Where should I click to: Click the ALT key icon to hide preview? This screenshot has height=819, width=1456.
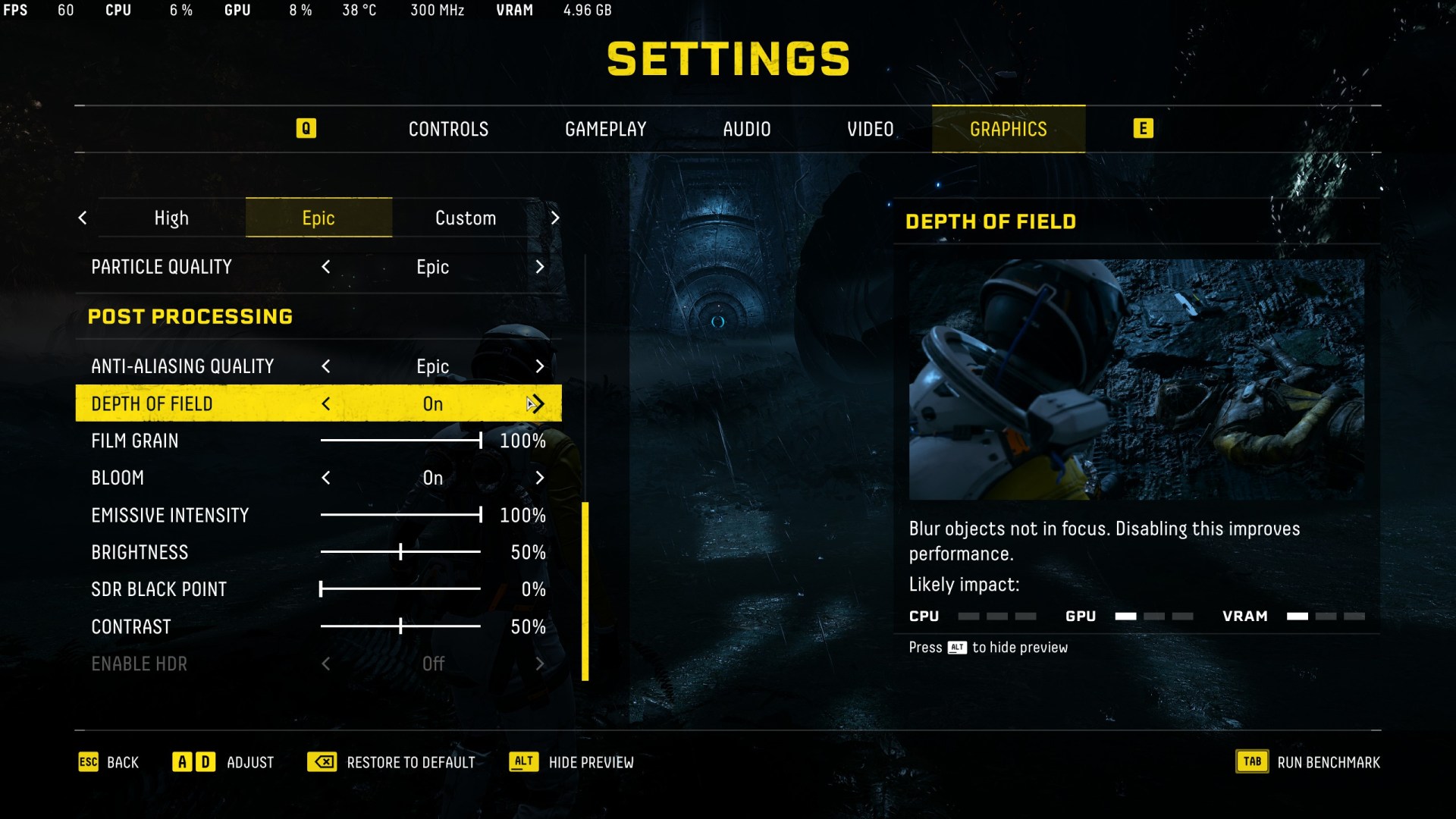point(523,762)
